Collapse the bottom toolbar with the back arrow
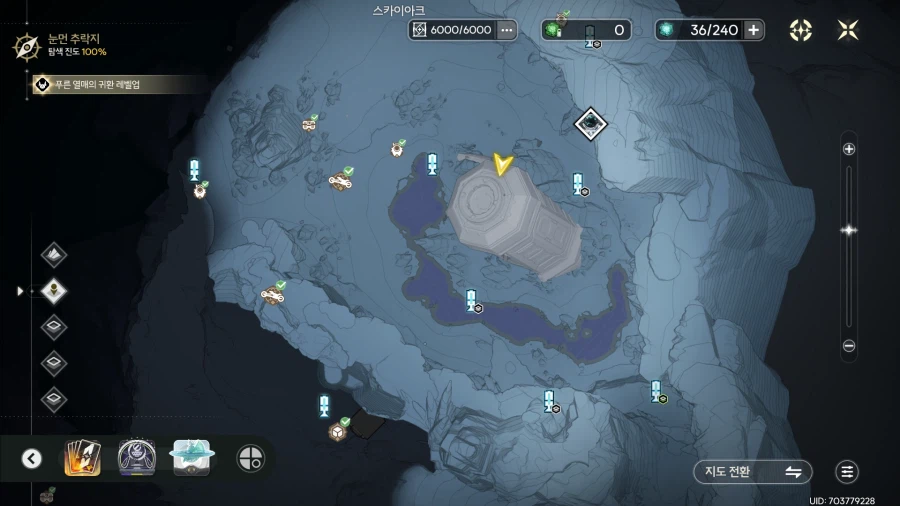The height and width of the screenshot is (506, 900). point(32,458)
